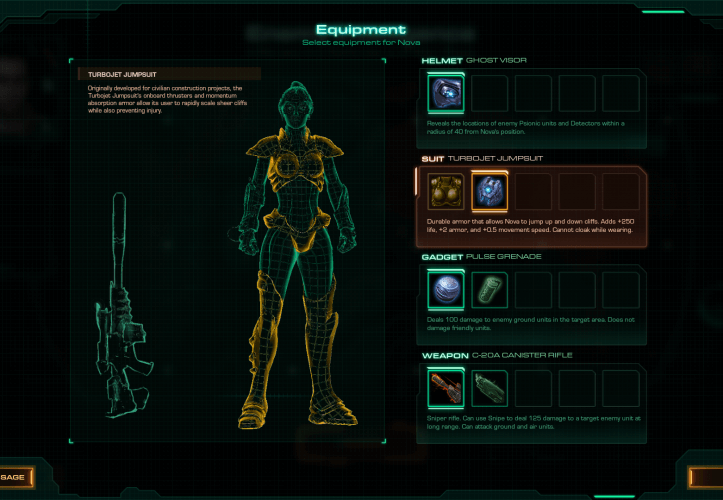The image size is (723, 500).
Task: Select the Pulse Grenade gadget
Action: pos(445,289)
